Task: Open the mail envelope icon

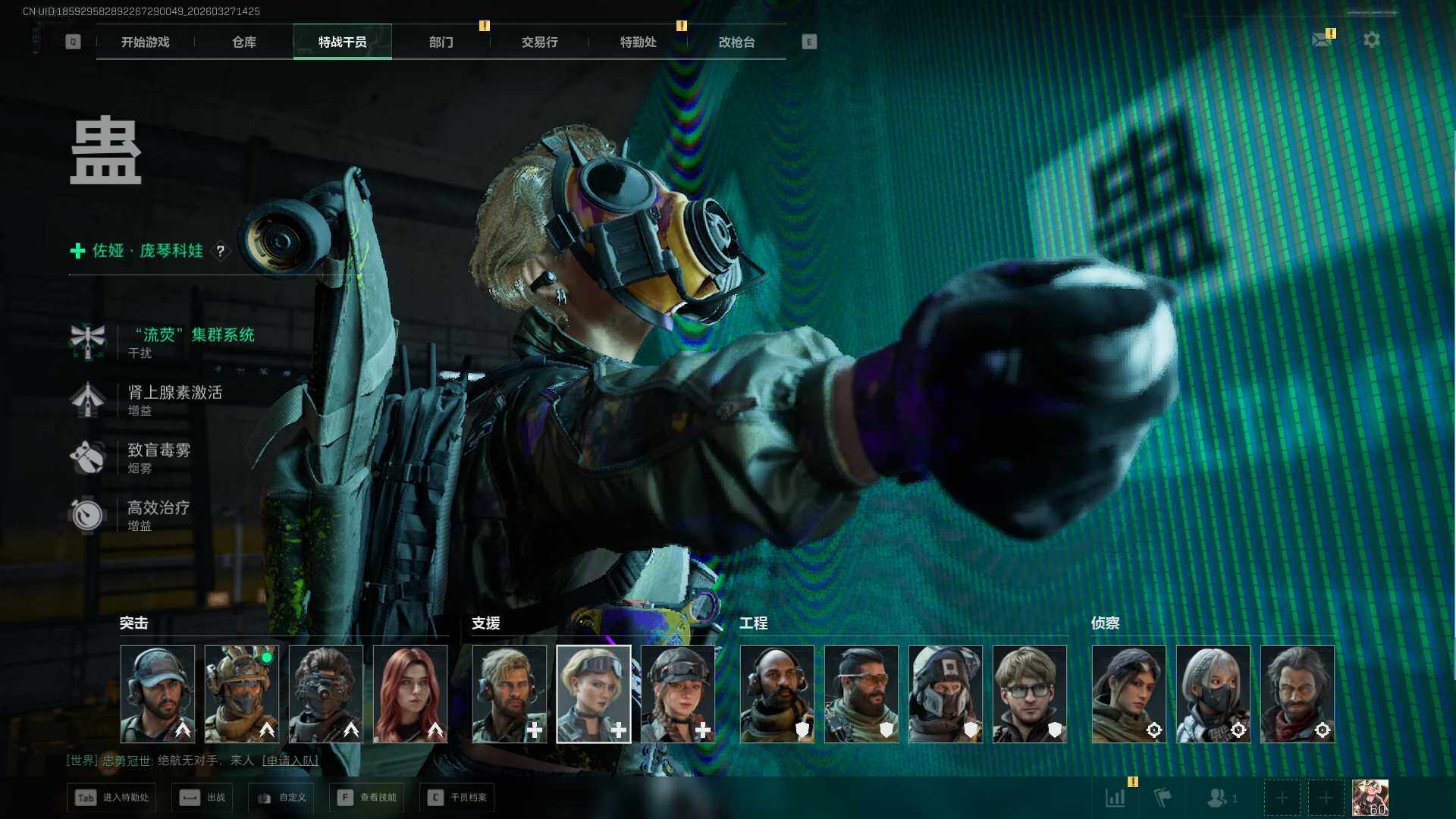Action: [1322, 39]
